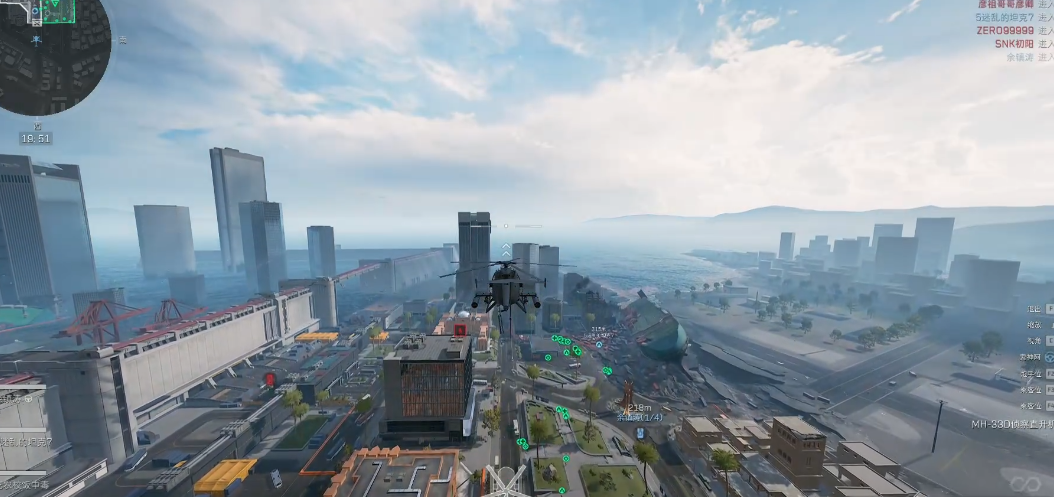
Task: Select ZERO99999 in the player feed
Action: pos(1005,31)
